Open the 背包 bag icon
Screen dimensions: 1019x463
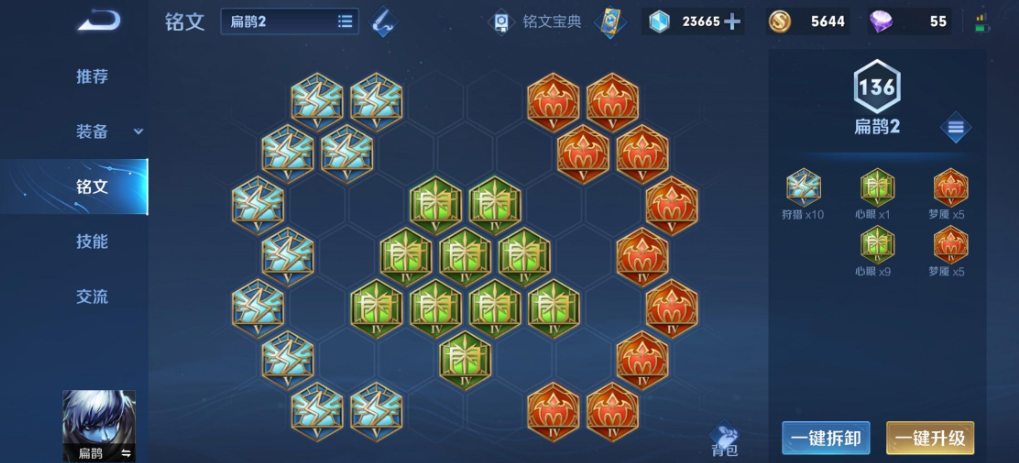coord(724,439)
